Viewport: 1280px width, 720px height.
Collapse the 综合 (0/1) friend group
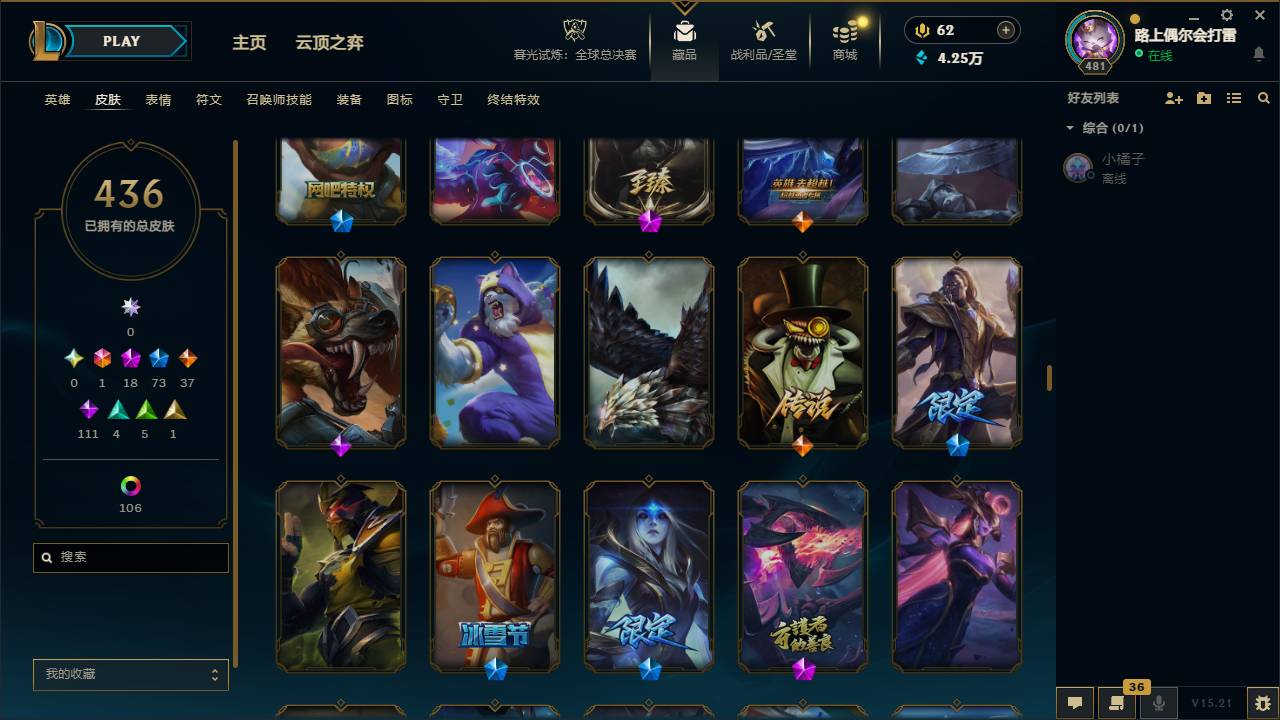click(1070, 128)
